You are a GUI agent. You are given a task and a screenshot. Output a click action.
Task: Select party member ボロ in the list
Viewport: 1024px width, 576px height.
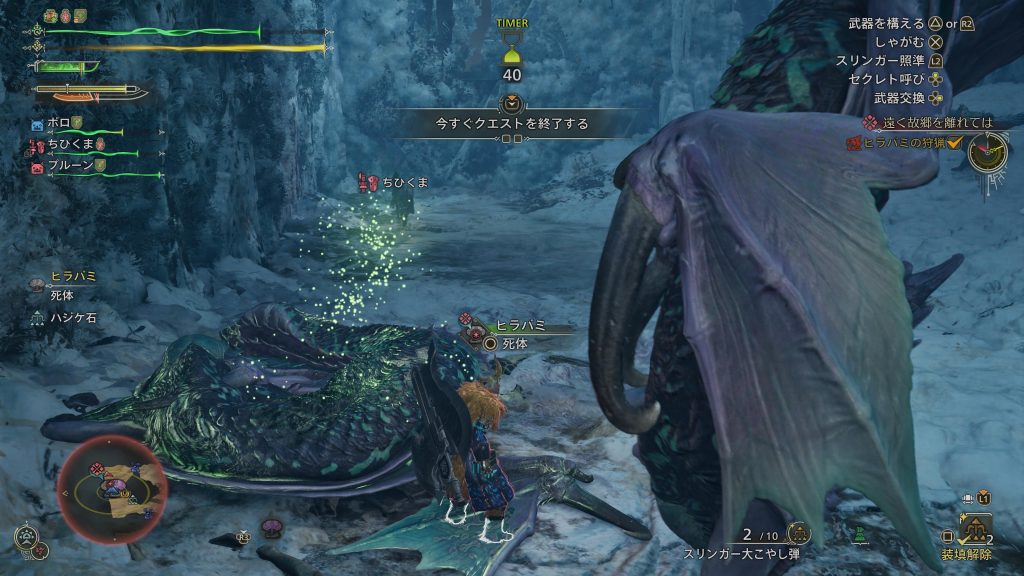point(57,123)
